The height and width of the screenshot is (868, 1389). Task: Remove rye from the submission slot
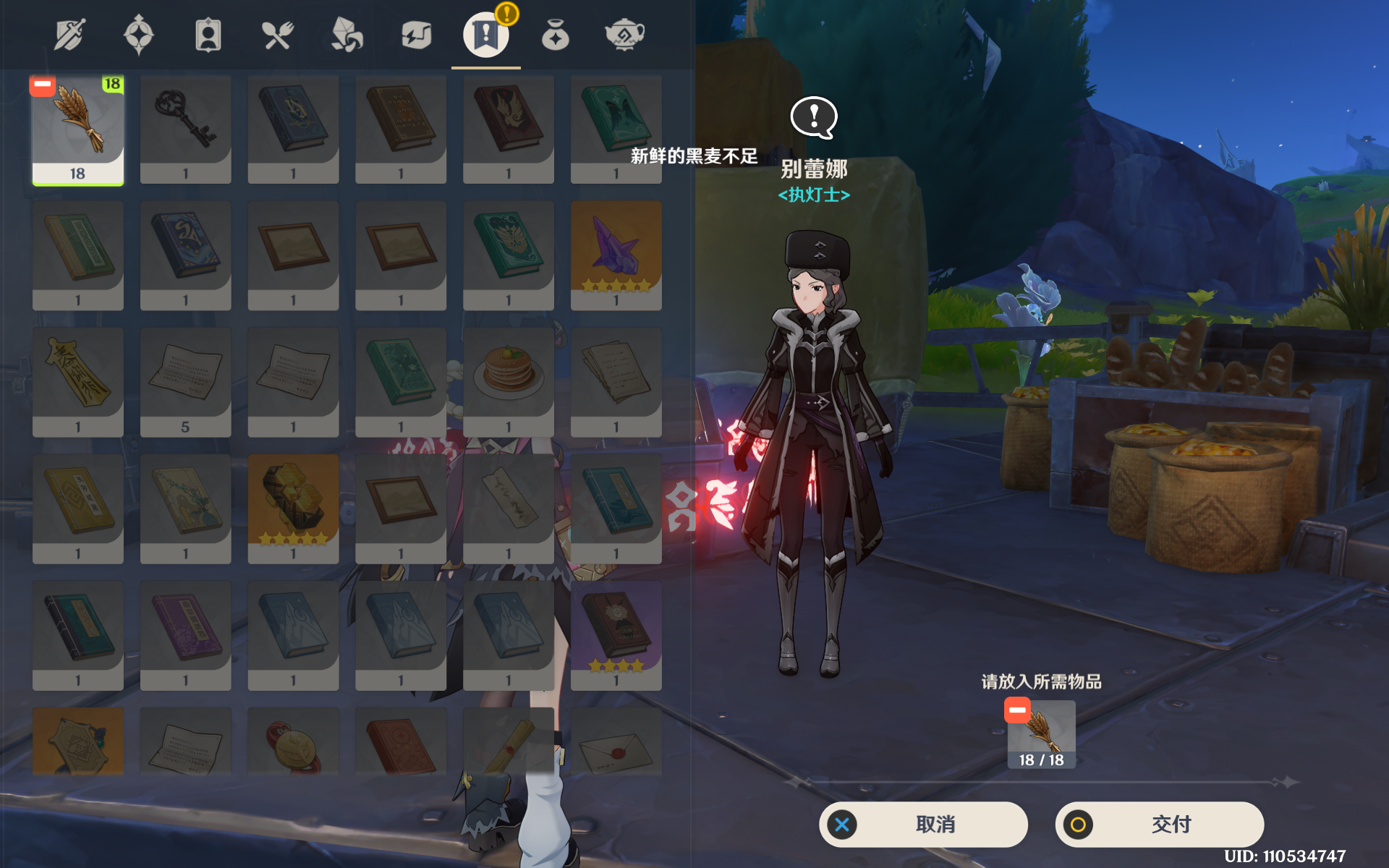(1017, 710)
